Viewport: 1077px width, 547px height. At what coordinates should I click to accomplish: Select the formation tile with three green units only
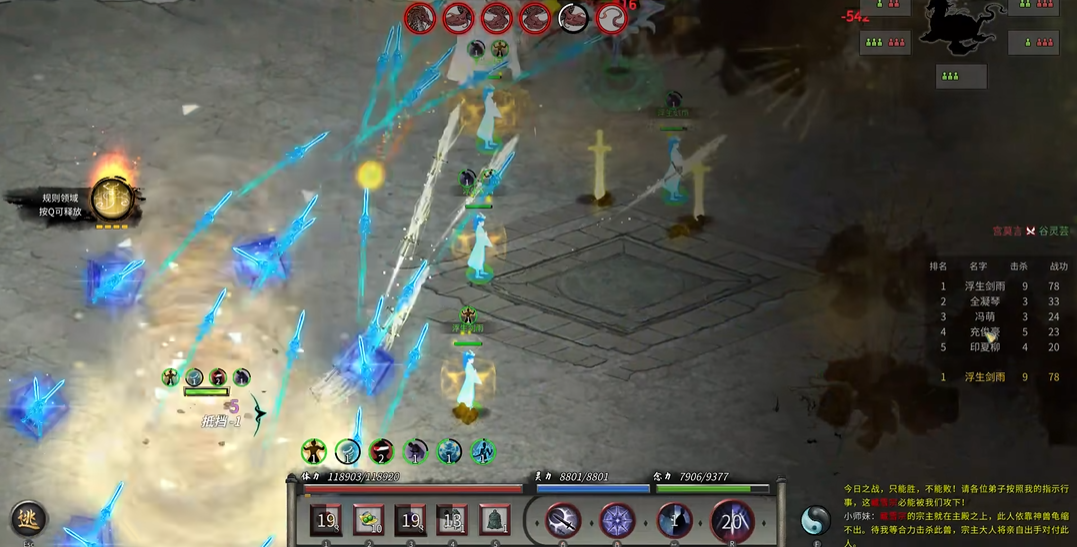click(x=961, y=76)
